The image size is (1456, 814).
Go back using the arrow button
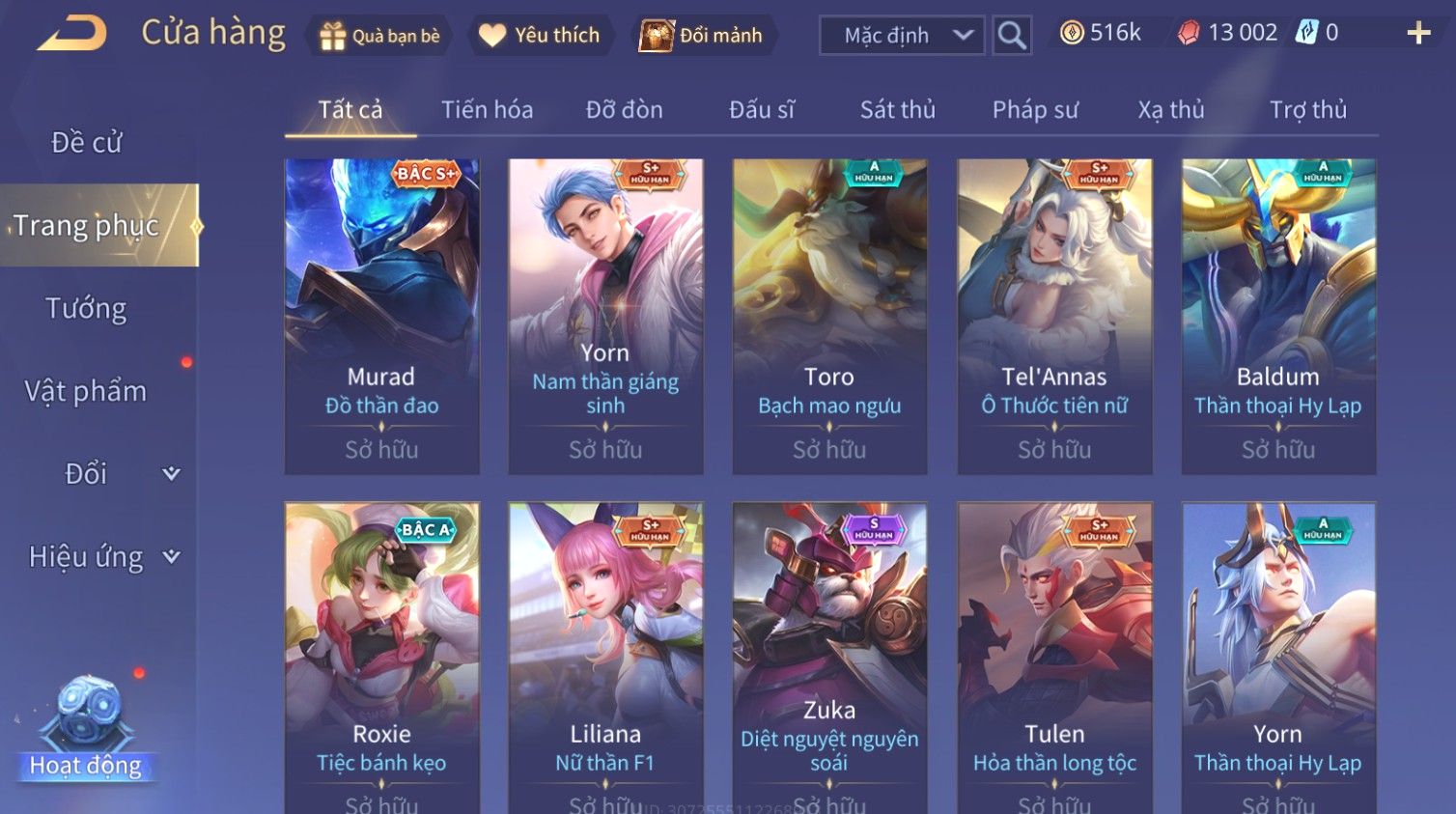(x=72, y=34)
